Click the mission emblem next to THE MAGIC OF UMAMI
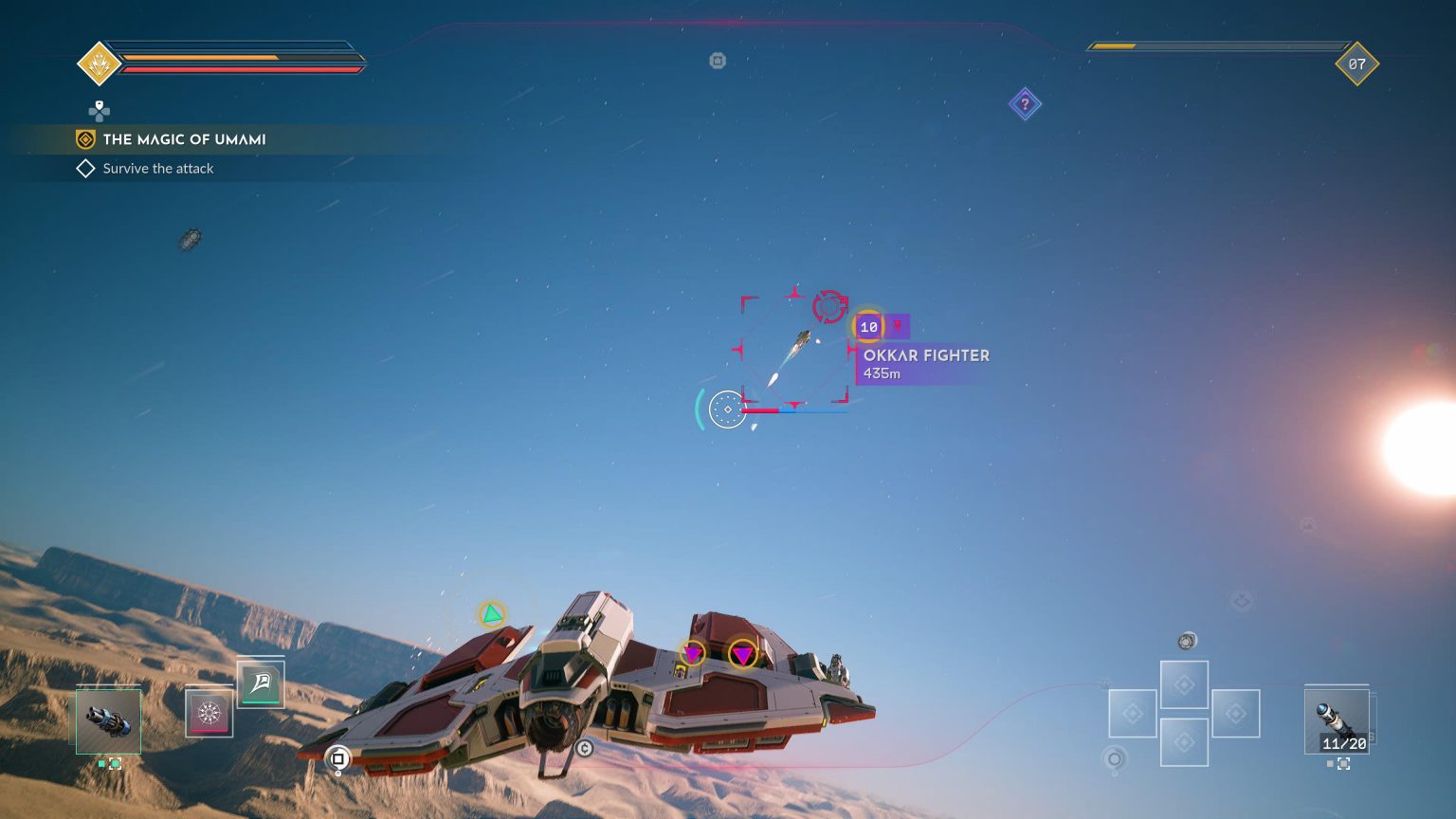 pyautogui.click(x=86, y=139)
